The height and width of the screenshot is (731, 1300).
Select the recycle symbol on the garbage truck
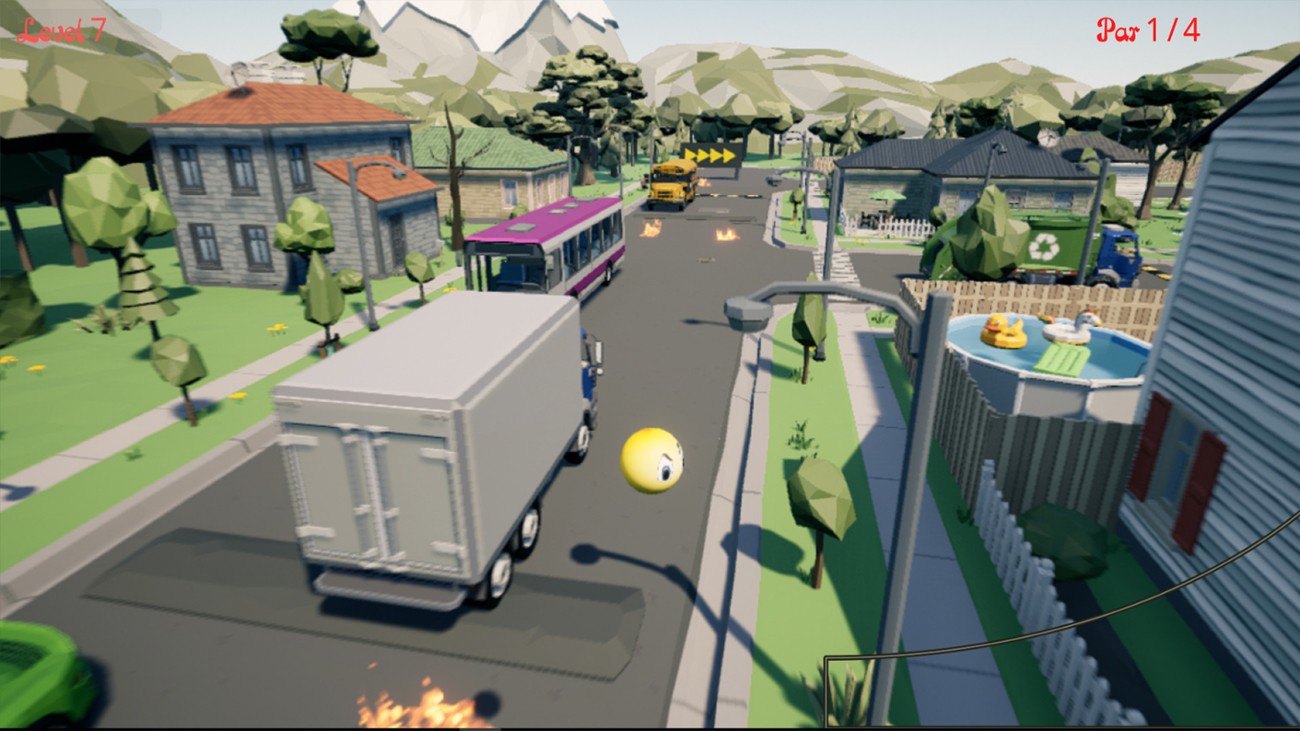click(1043, 244)
